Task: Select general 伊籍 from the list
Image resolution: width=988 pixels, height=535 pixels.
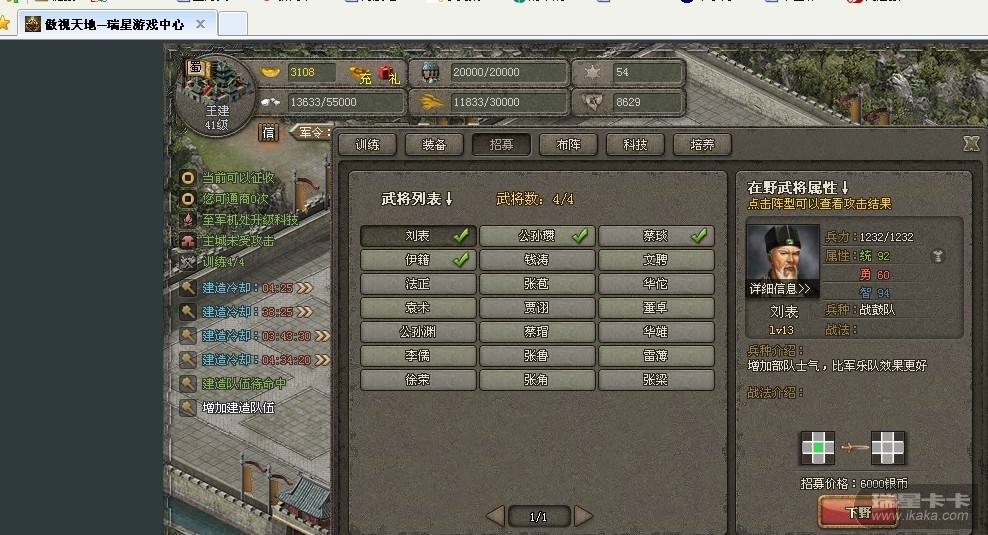Action: pos(418,260)
